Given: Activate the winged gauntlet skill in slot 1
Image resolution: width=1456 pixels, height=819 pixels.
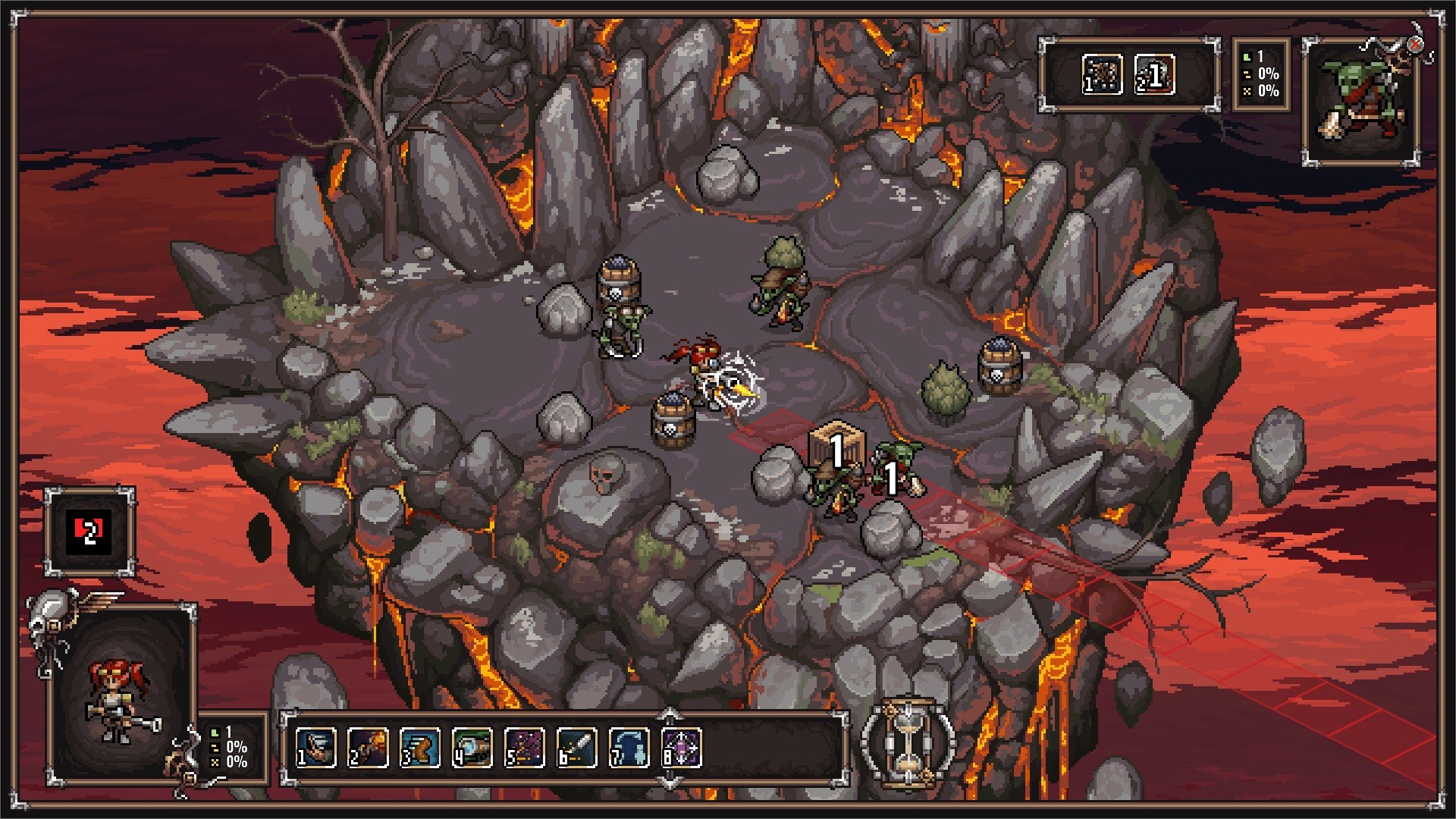Looking at the screenshot, I should click(x=315, y=748).
